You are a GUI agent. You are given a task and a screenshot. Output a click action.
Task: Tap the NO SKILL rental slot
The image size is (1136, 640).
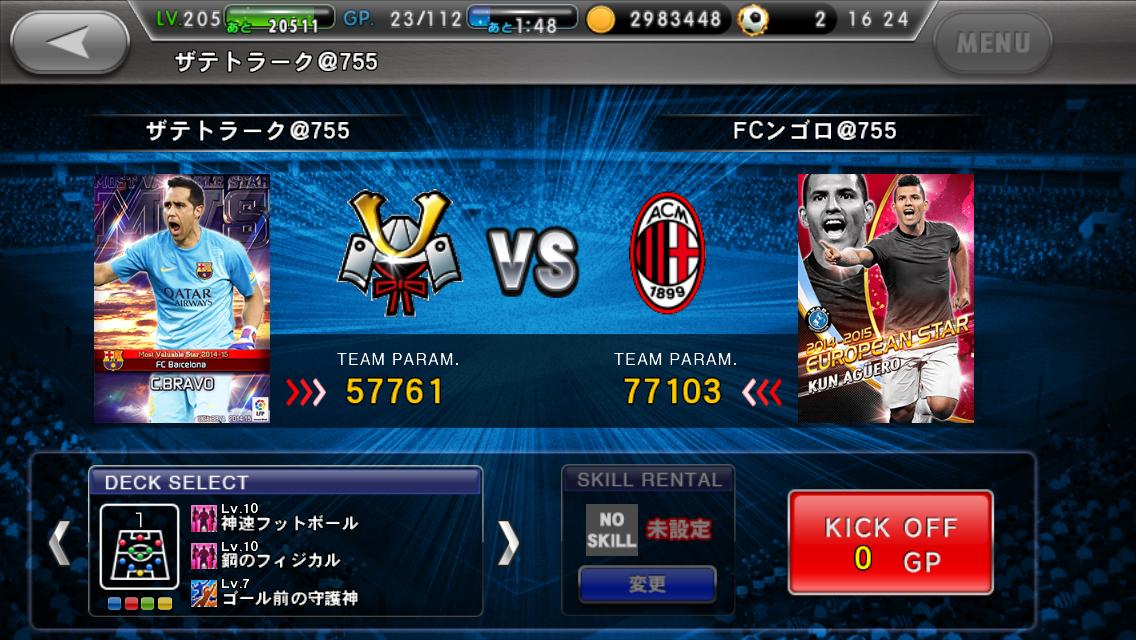(611, 529)
